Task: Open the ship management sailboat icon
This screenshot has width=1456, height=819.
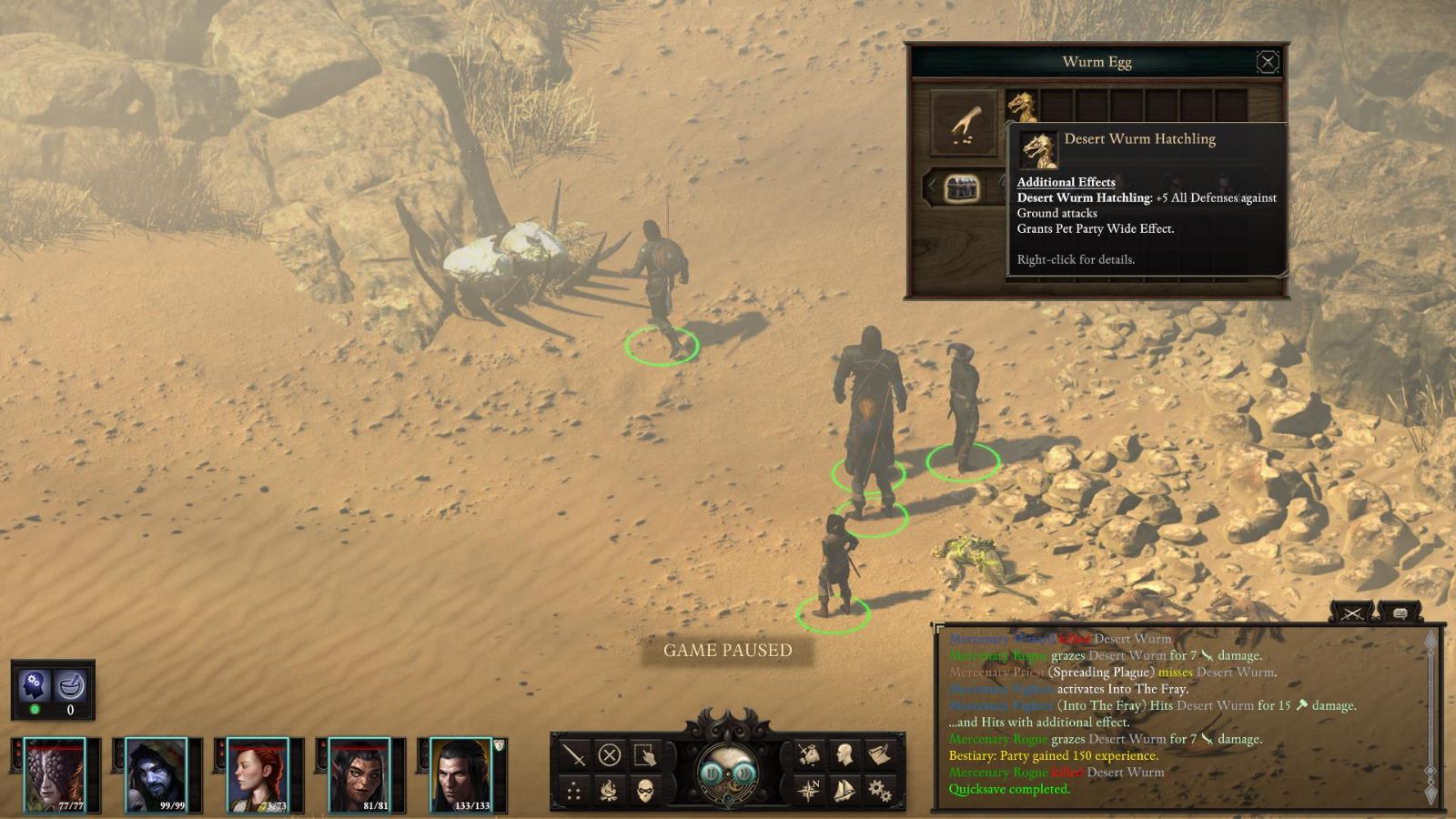Action: [843, 791]
